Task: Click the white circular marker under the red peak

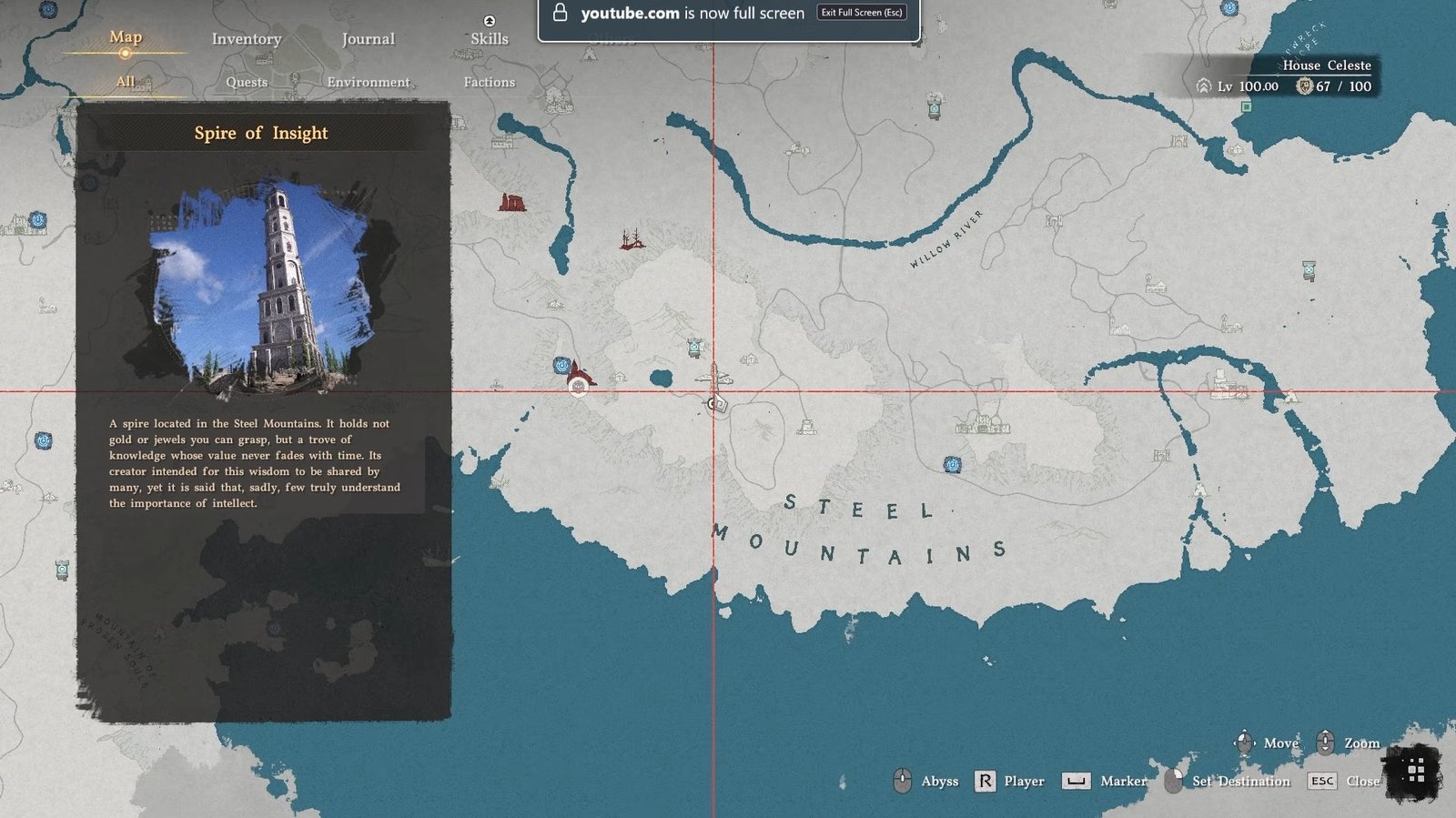Action: 578,388
